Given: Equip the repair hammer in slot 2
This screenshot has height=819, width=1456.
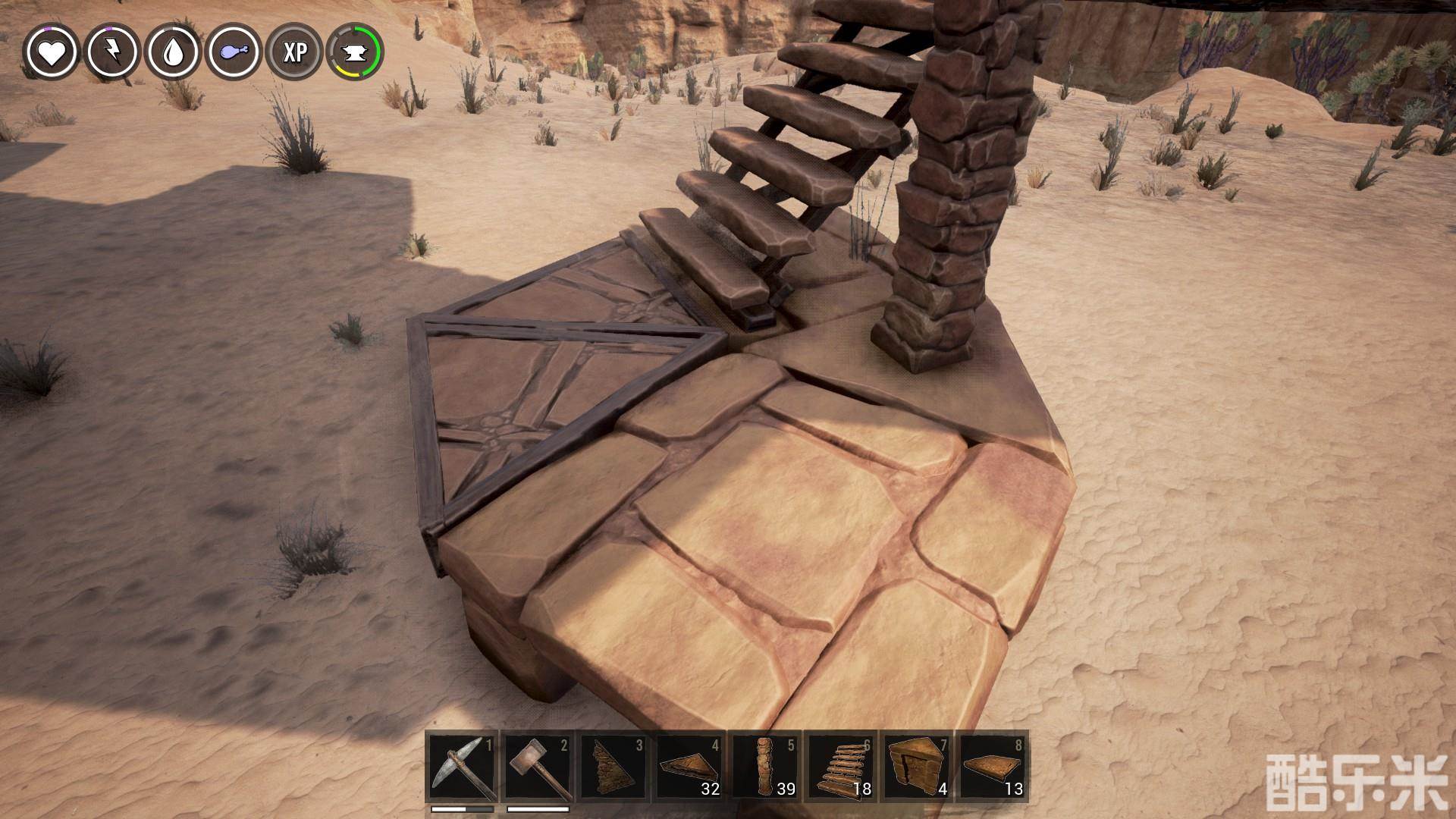Looking at the screenshot, I should click(x=538, y=767).
